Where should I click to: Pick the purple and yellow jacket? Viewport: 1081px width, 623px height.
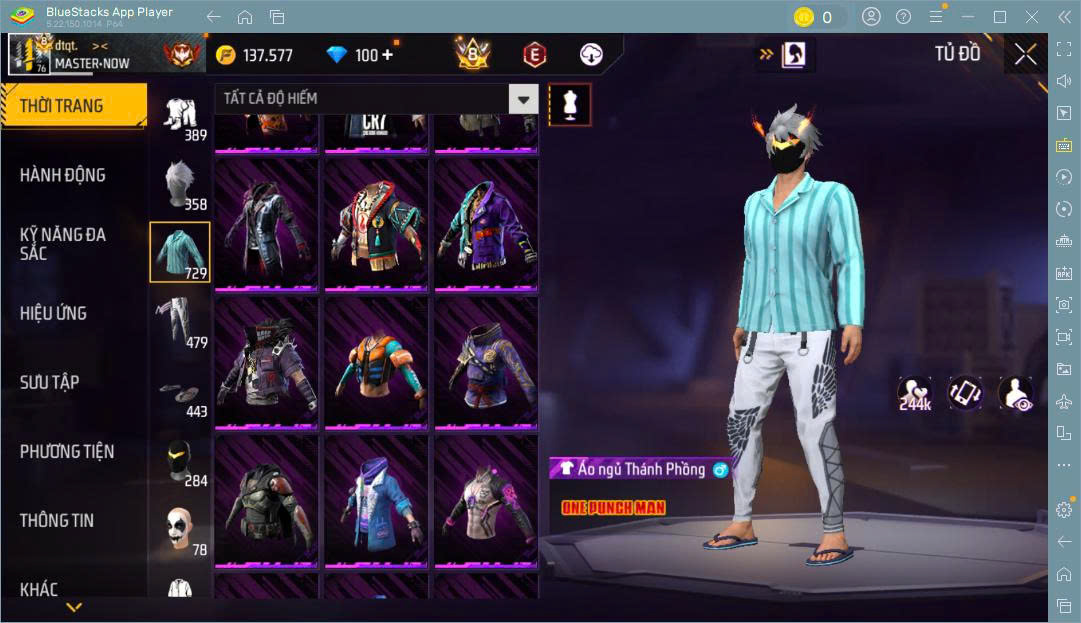click(x=485, y=225)
